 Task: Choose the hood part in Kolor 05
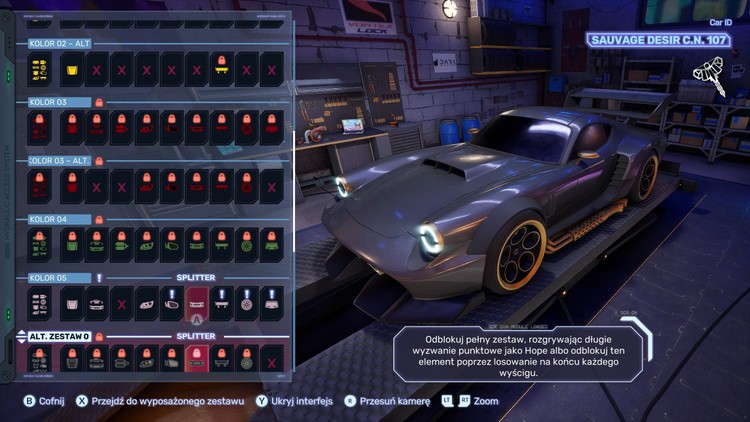[x=72, y=302]
